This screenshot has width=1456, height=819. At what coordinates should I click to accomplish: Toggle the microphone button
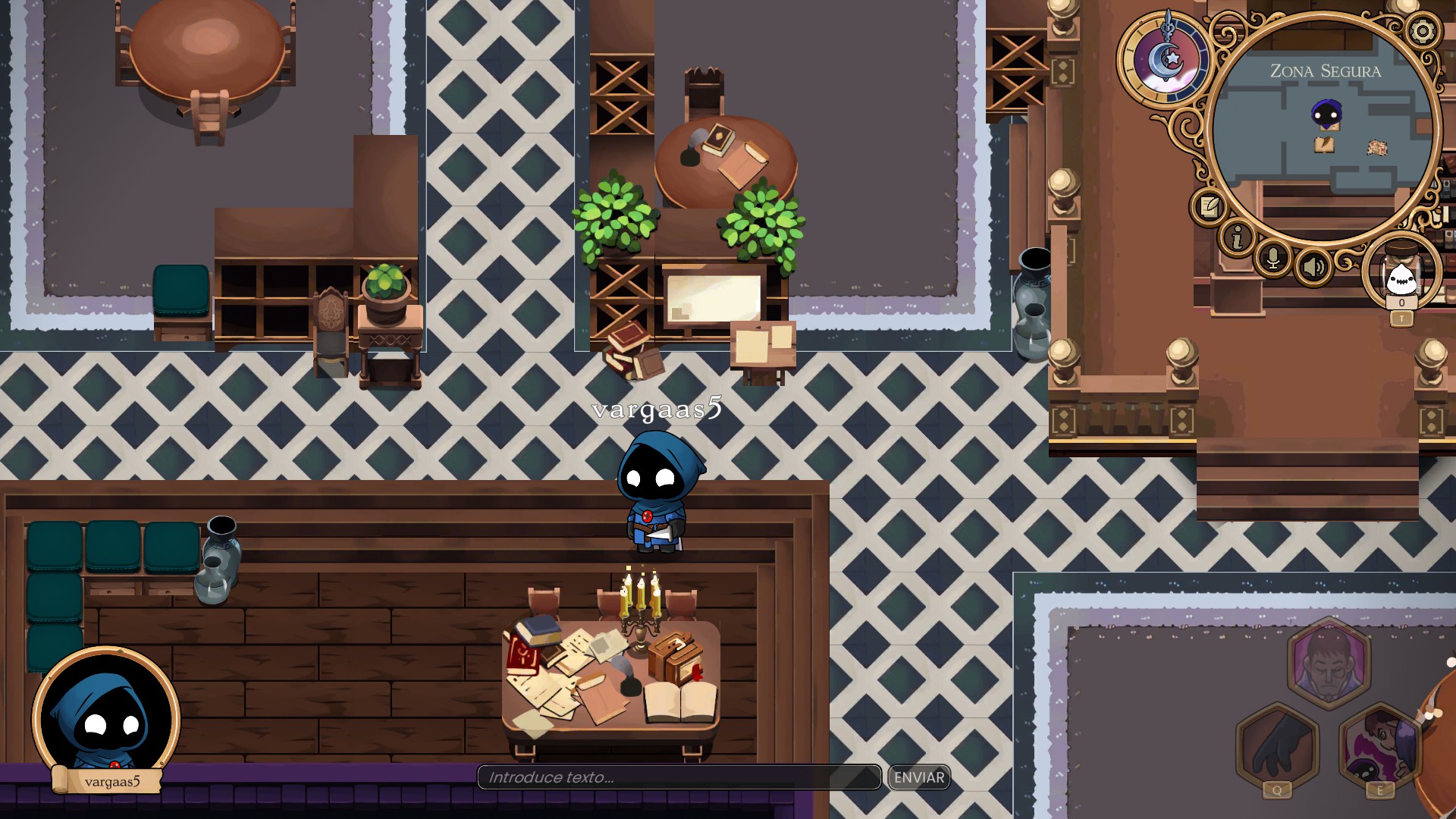[1274, 259]
